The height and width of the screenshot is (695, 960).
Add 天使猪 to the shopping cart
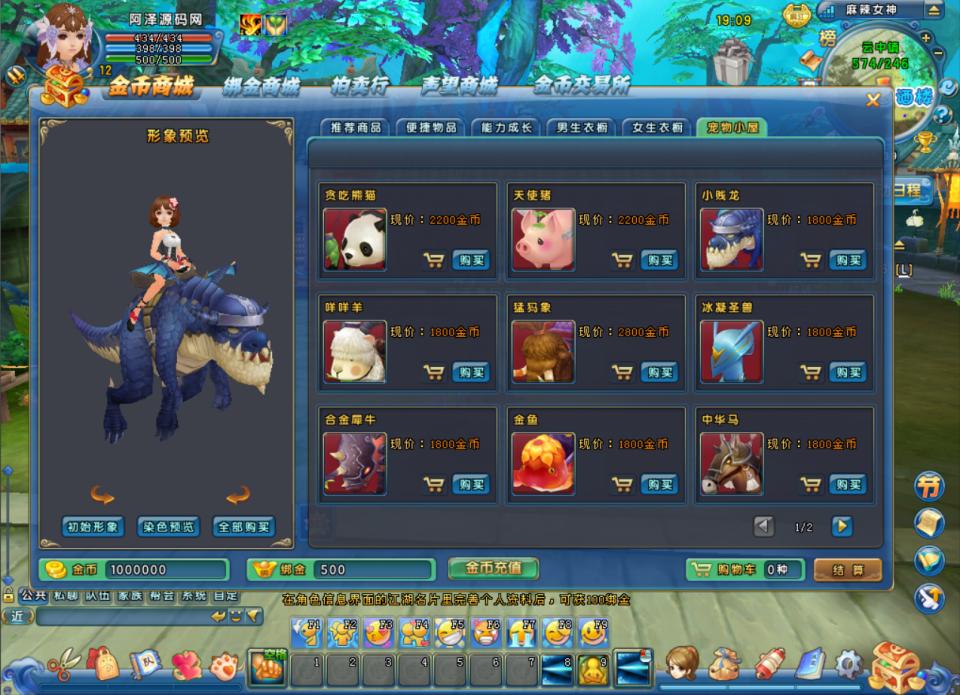[x=622, y=260]
